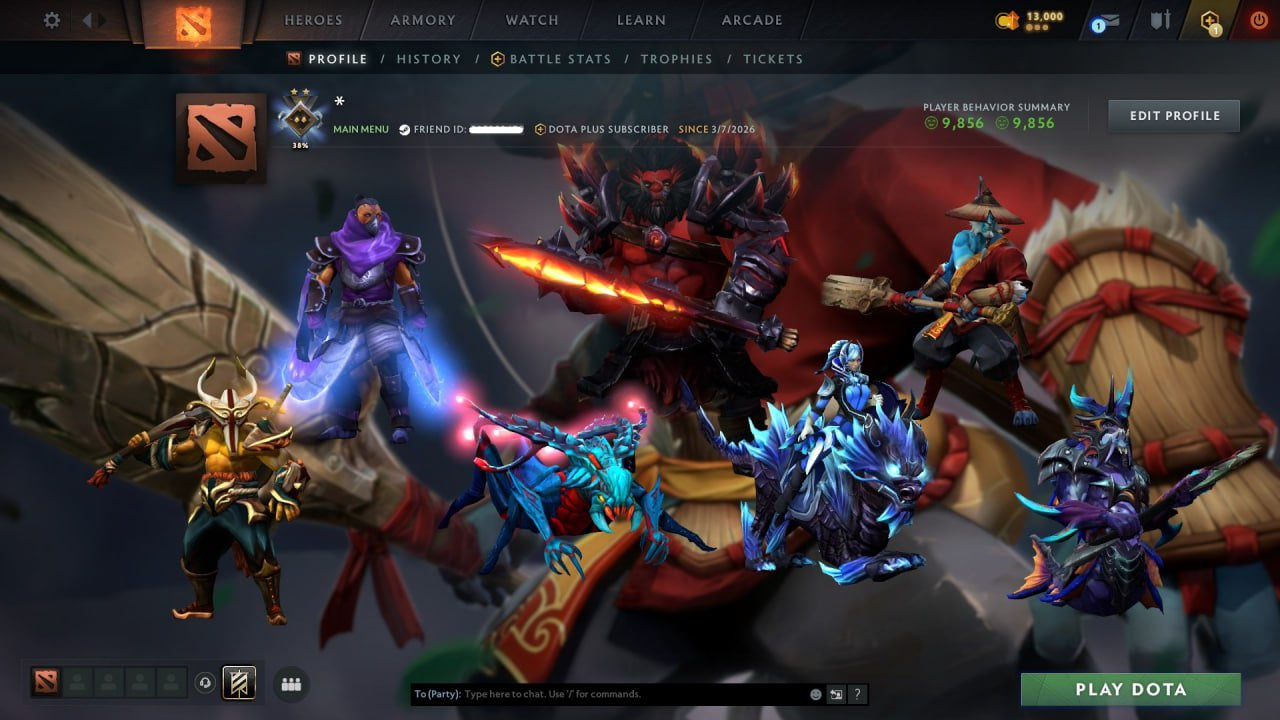Screen dimensions: 1280x720
Task: Open the ARCADE menu
Action: click(x=751, y=19)
